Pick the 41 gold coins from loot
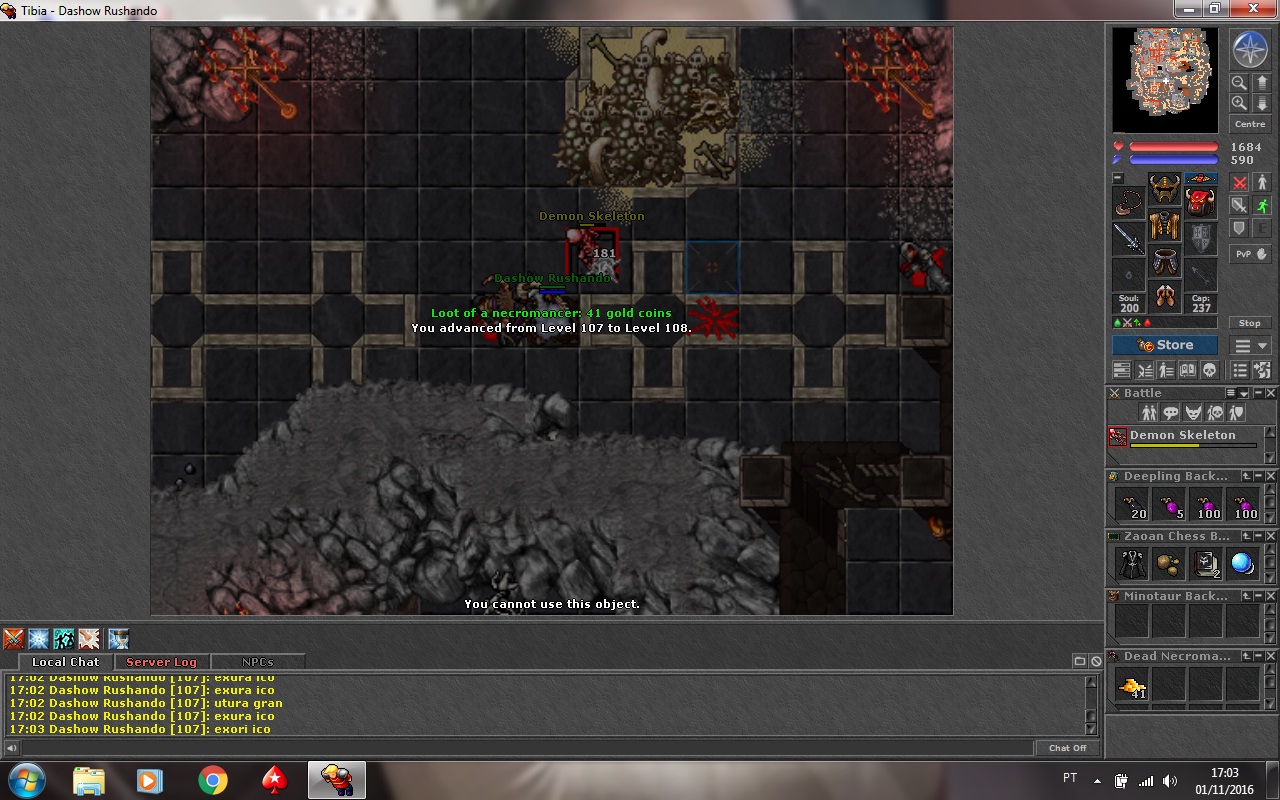The height and width of the screenshot is (800, 1280). [1132, 685]
